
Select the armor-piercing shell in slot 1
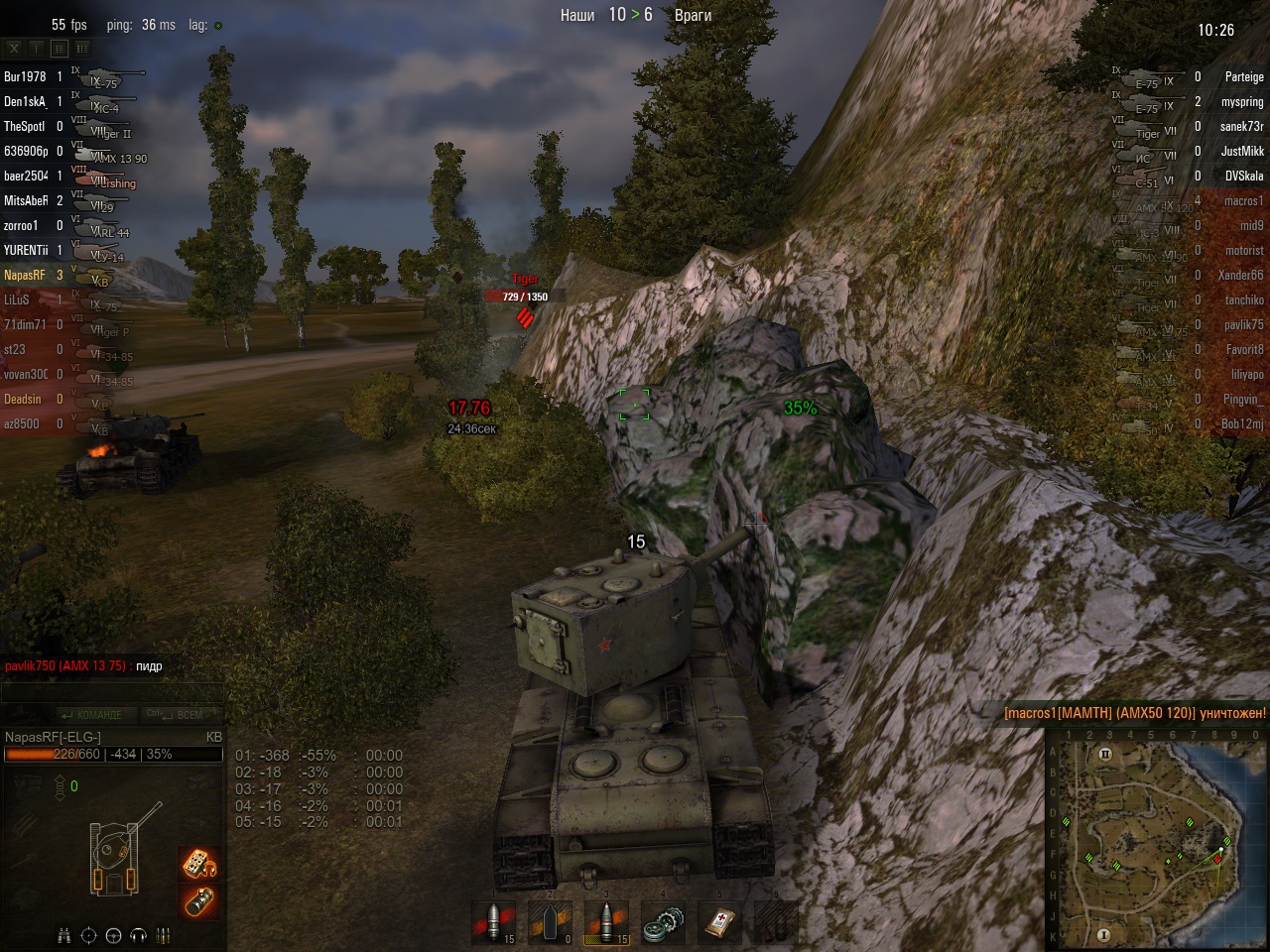[x=494, y=922]
